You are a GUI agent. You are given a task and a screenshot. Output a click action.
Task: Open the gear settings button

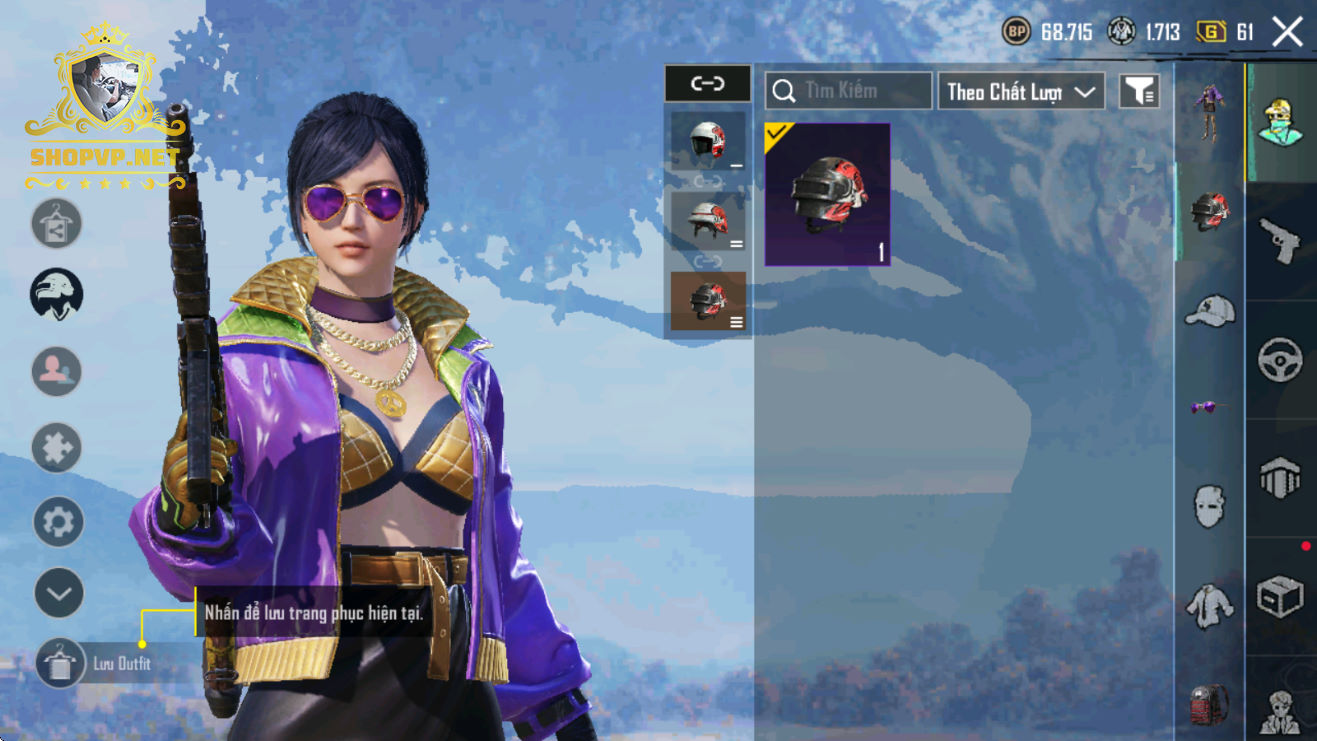click(x=58, y=522)
